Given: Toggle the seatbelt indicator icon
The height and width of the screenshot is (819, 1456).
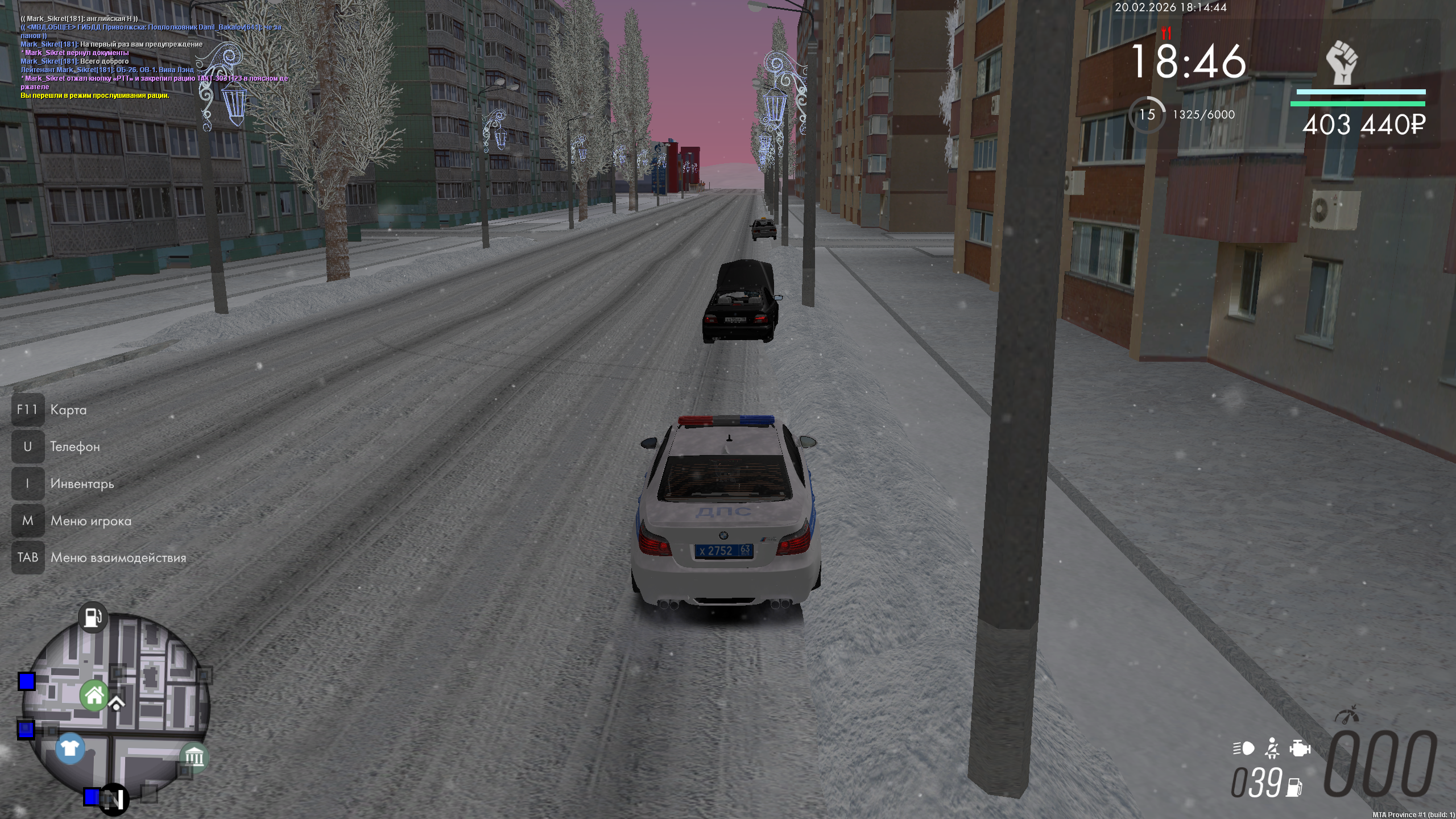Looking at the screenshot, I should click(1272, 748).
